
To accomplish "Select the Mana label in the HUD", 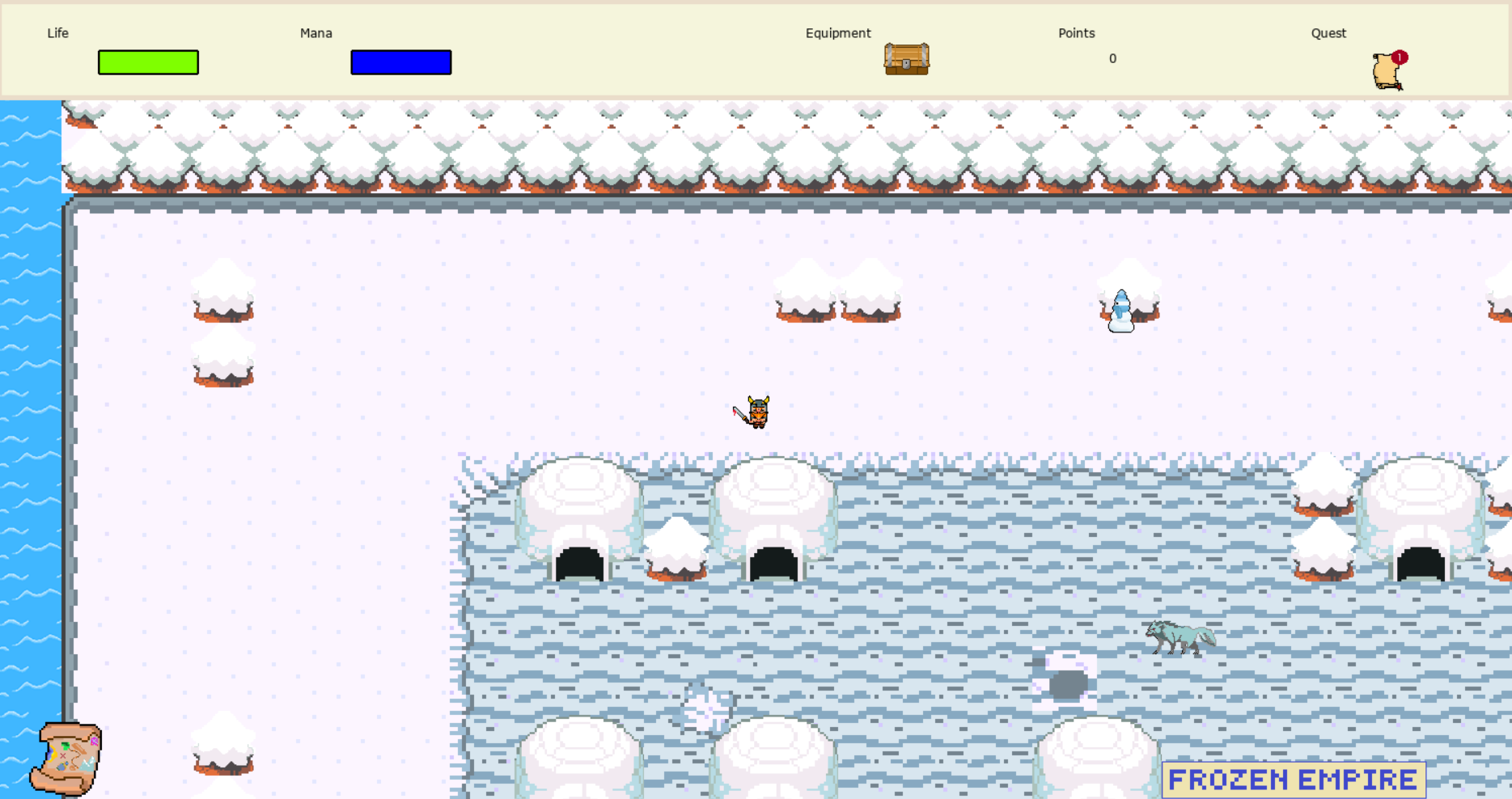I will (316, 33).
